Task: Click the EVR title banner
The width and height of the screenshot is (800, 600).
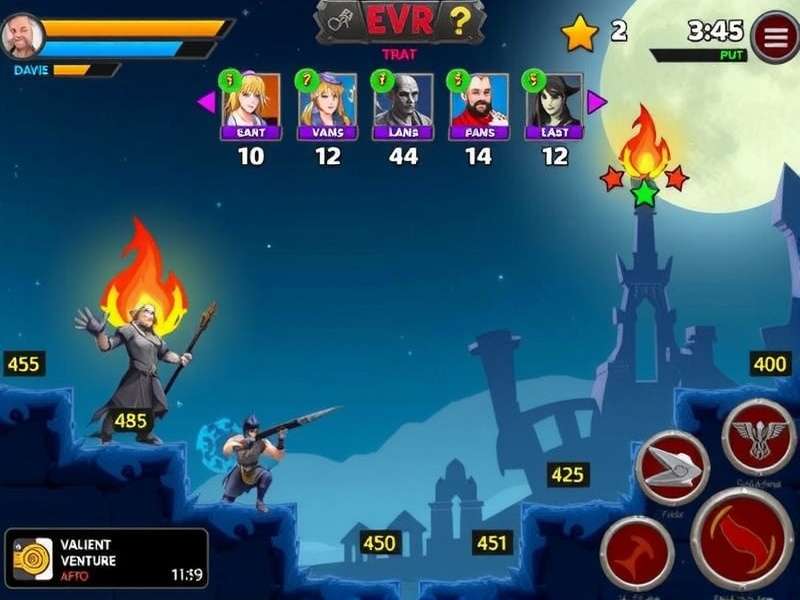Action: point(400,22)
